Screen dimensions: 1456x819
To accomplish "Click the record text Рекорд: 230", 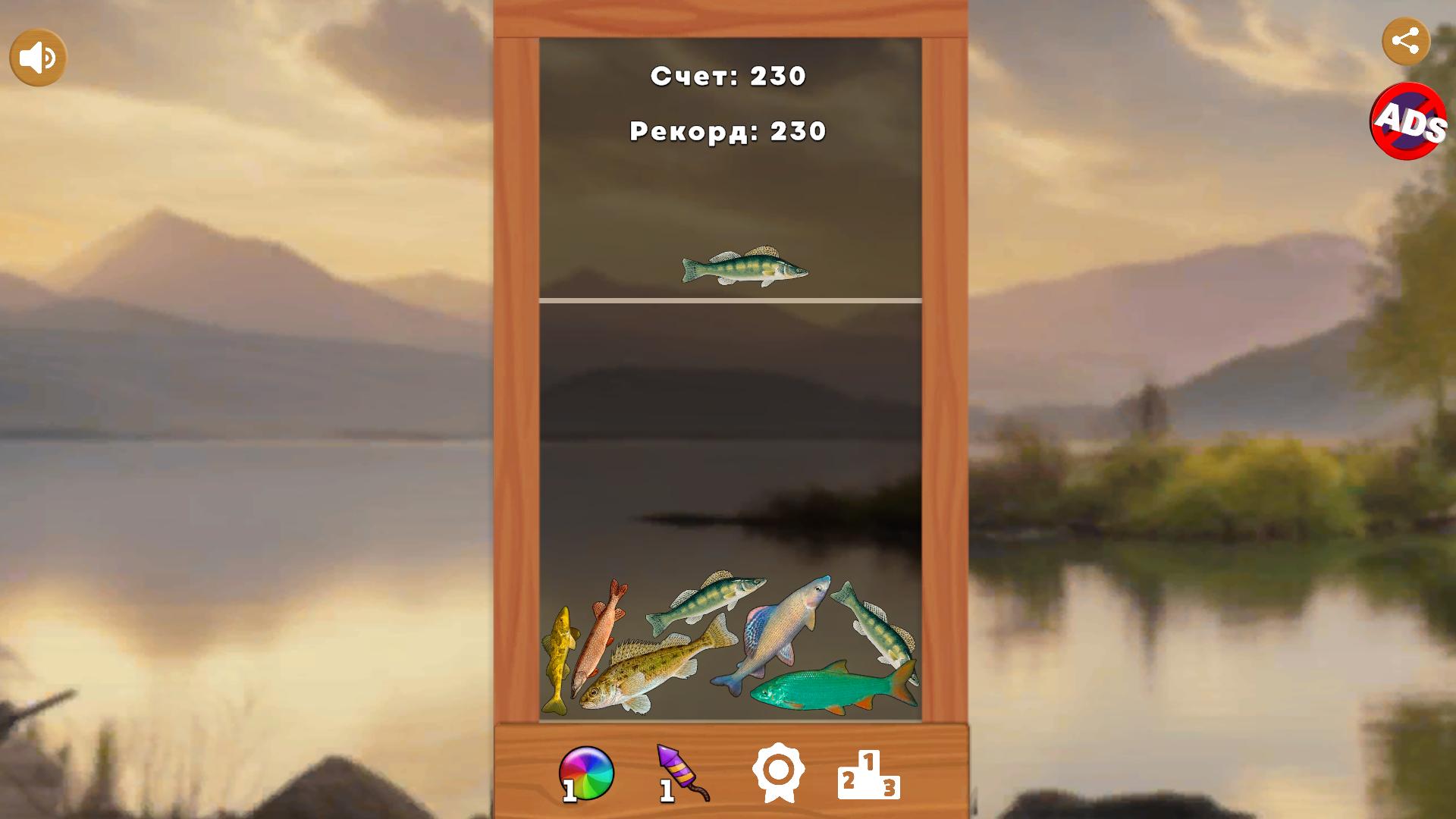I will tap(726, 132).
